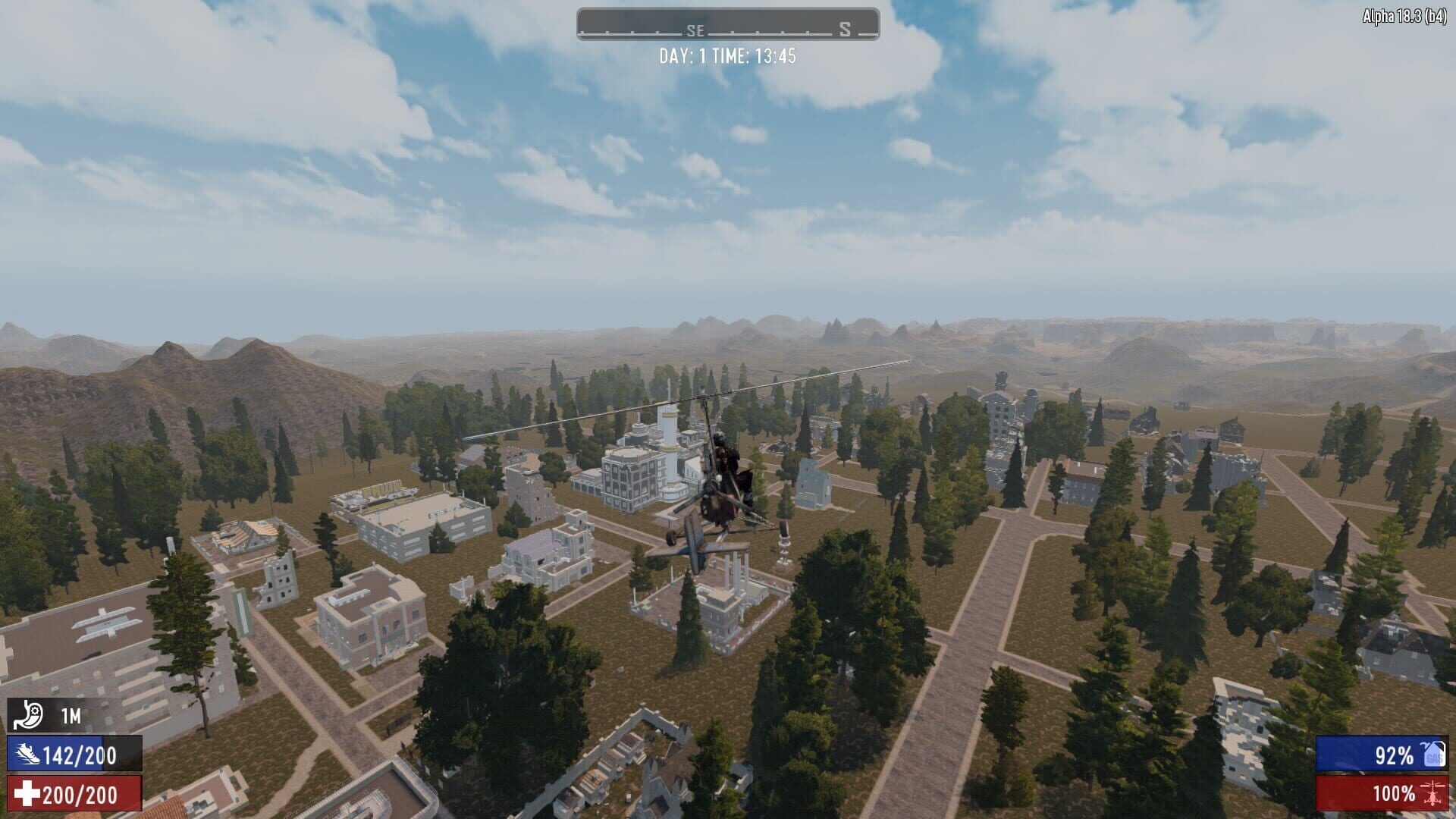1456x819 pixels.
Task: Click the DAY: 1 TIME: 13:45 display
Action: pyautogui.click(x=726, y=55)
